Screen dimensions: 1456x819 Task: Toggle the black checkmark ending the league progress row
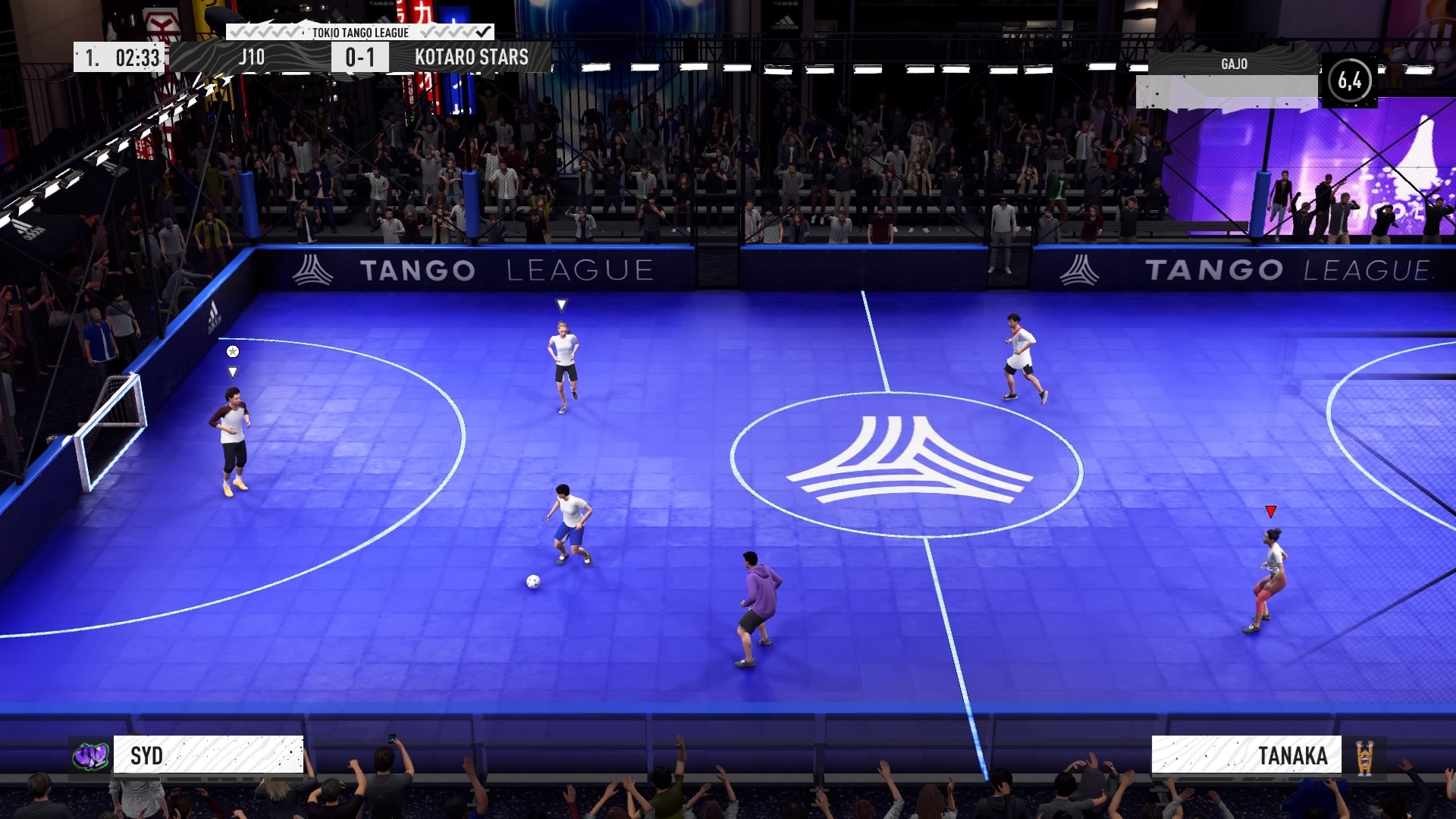point(483,33)
